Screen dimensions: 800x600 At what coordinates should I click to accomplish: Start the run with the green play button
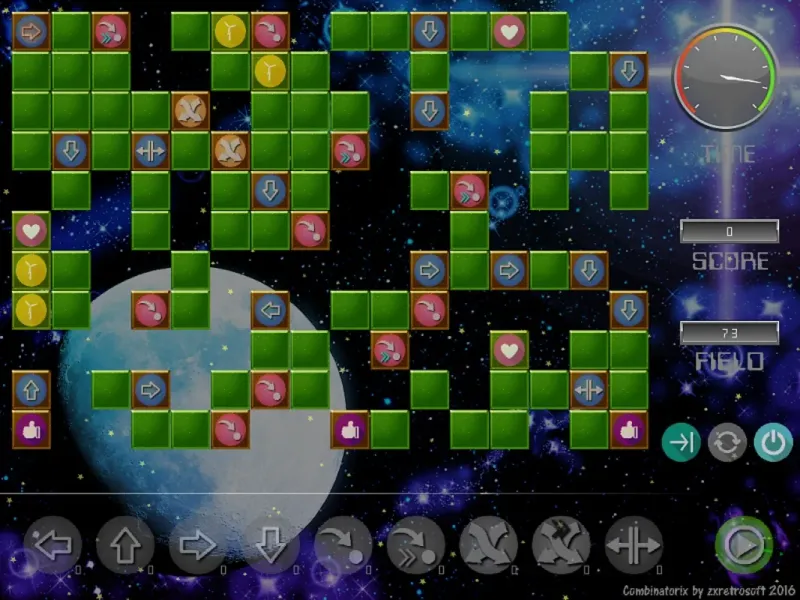pyautogui.click(x=743, y=545)
